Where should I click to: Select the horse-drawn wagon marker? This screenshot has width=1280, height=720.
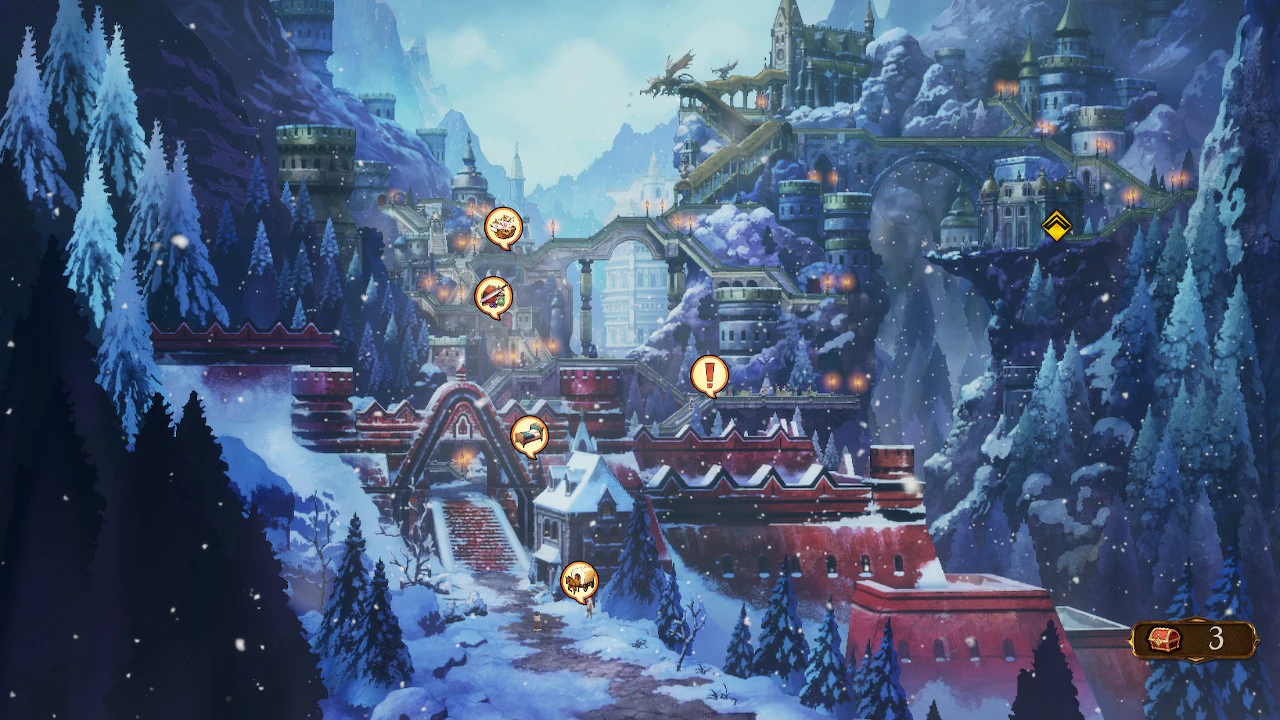coord(578,579)
